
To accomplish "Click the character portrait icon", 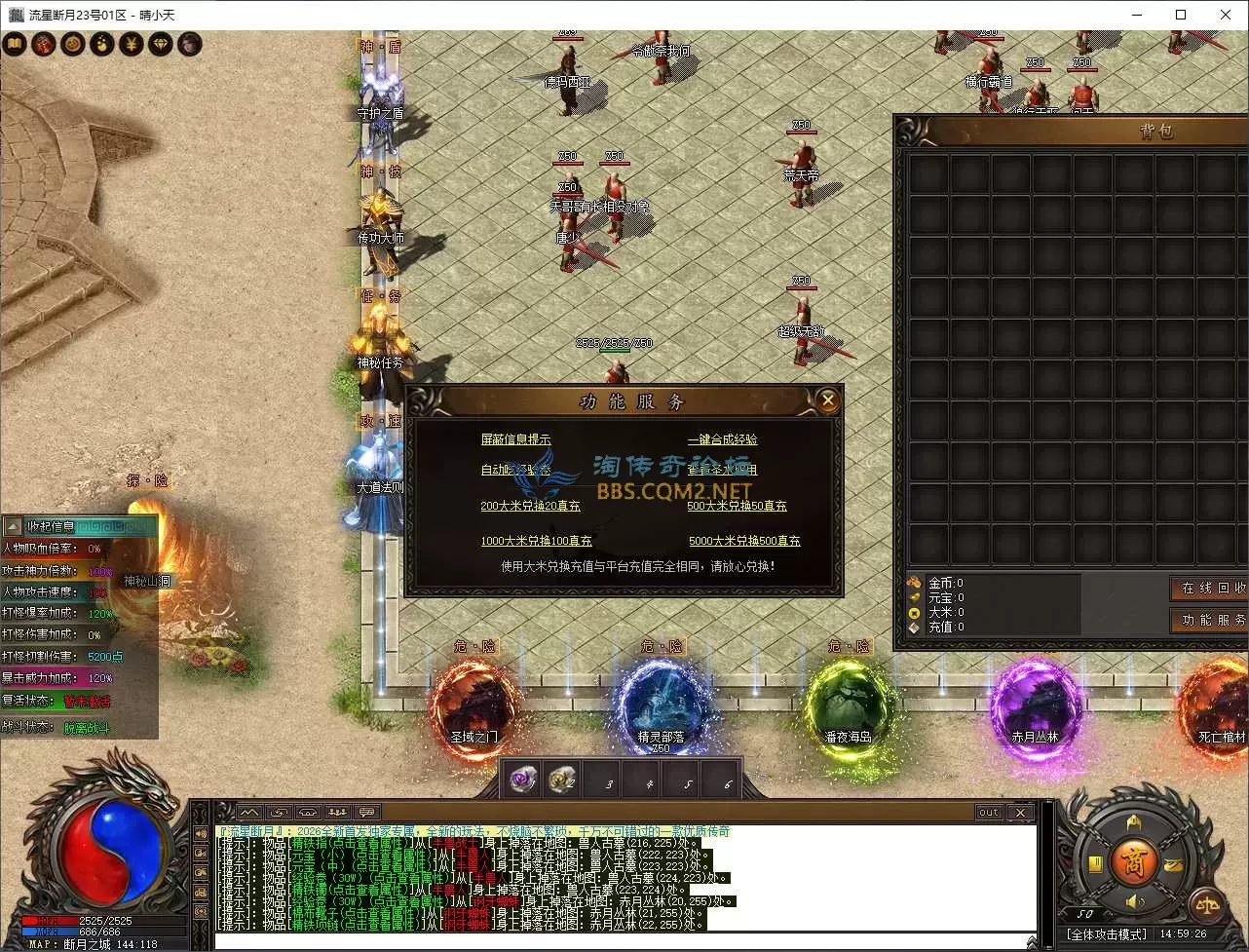I will [x=189, y=44].
